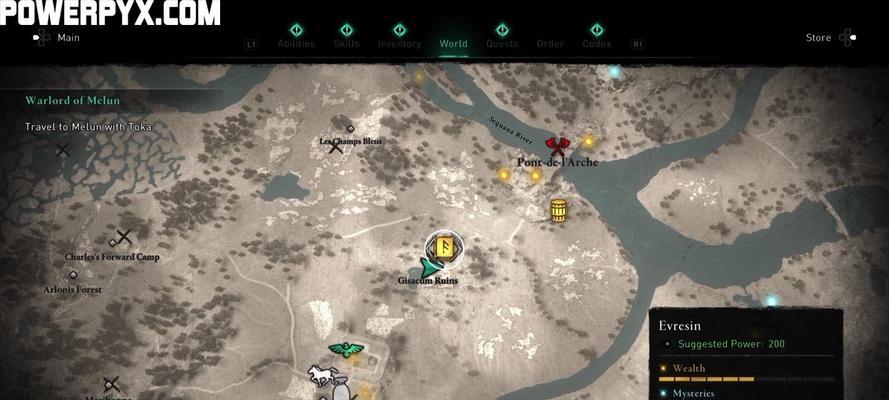Select the World tab
This screenshot has width=889, height=400.
[453, 43]
